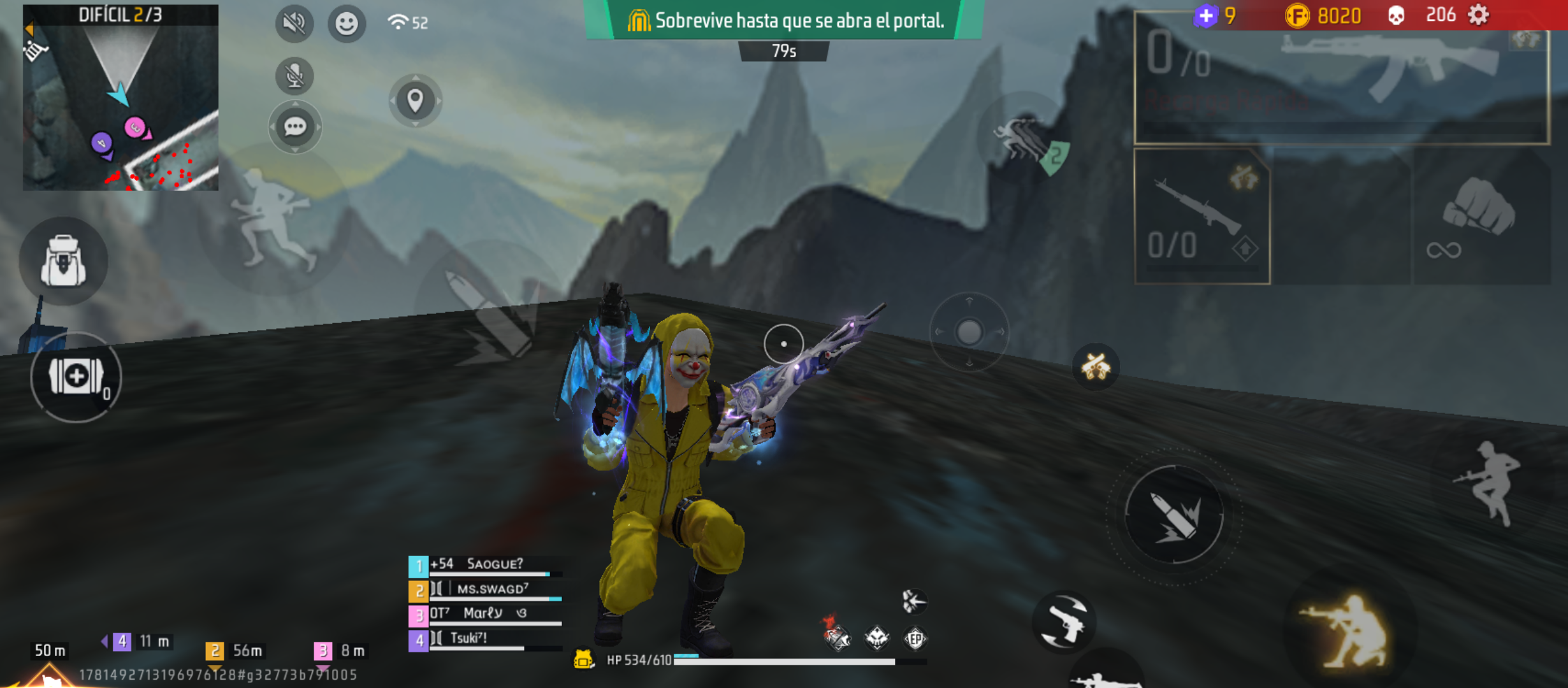
Task: Fire using the bullet shoot button
Action: point(1174,515)
